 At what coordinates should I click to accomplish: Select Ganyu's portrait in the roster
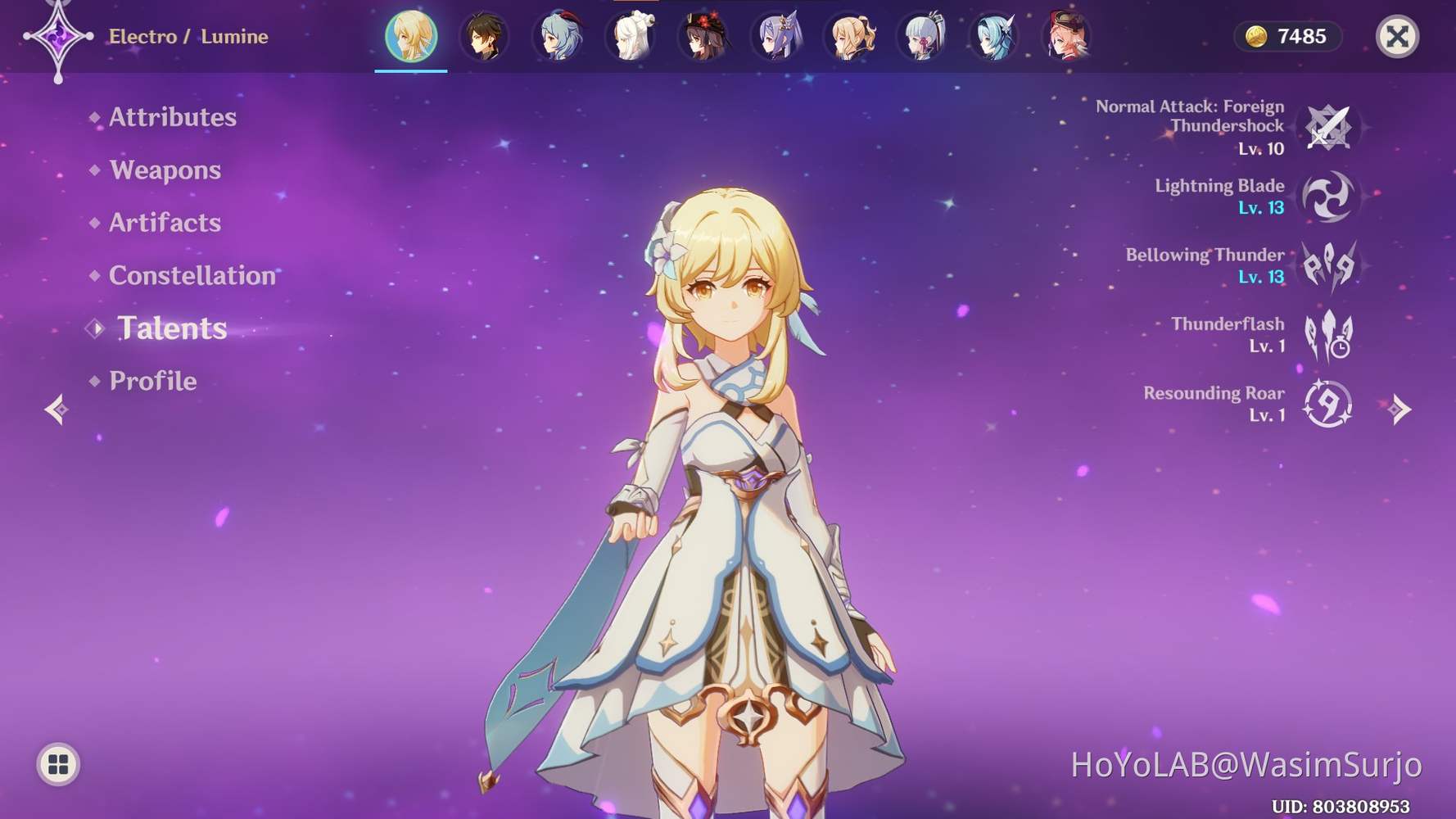pyautogui.click(x=557, y=37)
